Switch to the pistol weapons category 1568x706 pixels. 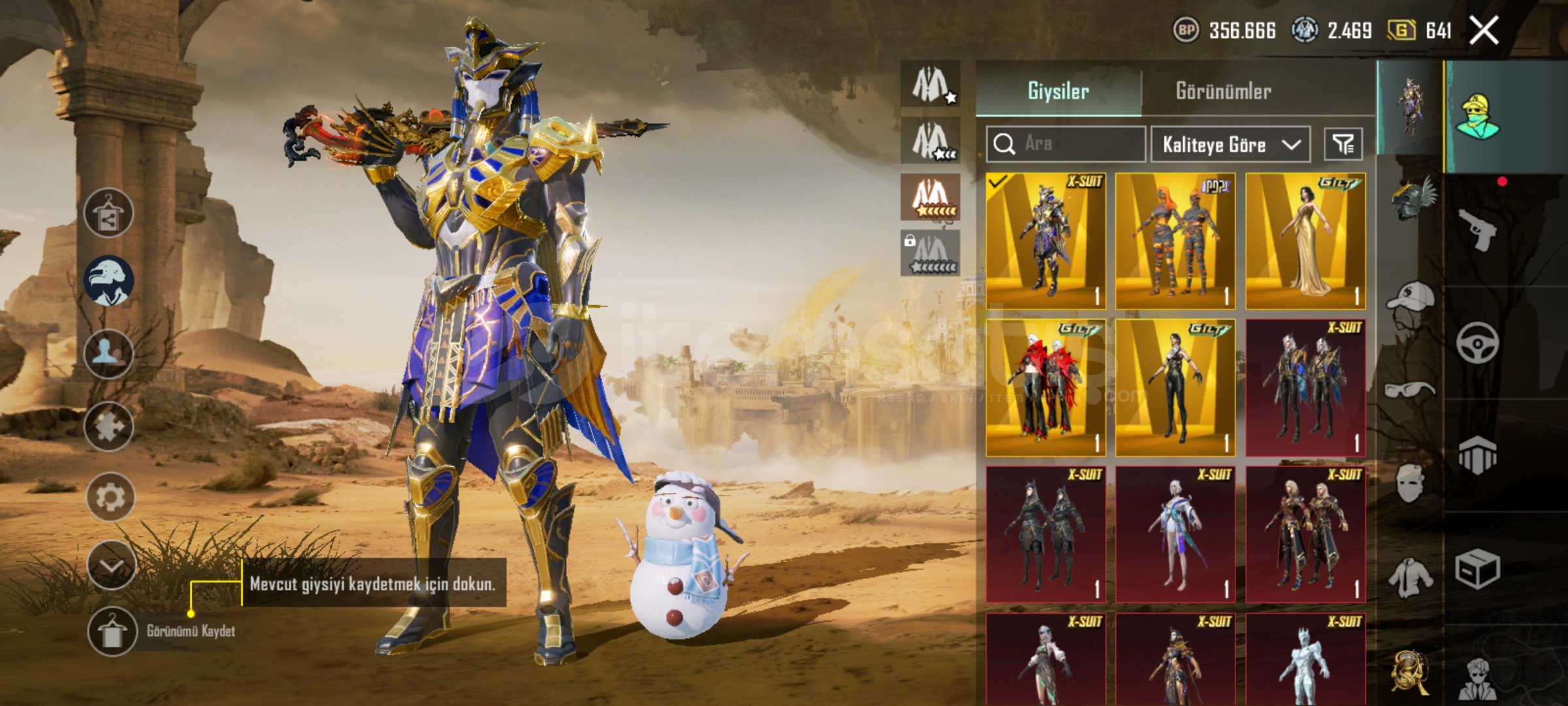click(x=1478, y=229)
